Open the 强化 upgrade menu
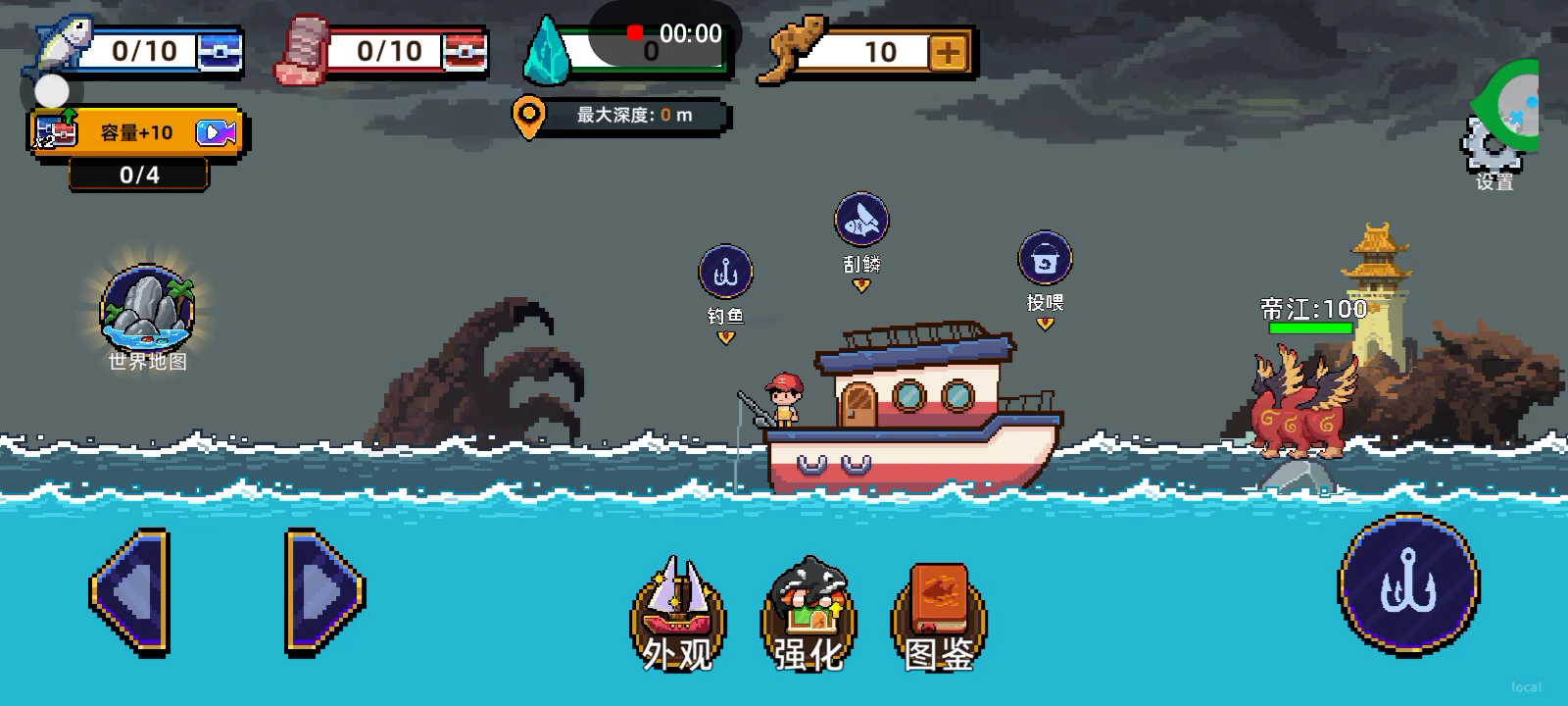Image resolution: width=1568 pixels, height=706 pixels. [x=808, y=613]
